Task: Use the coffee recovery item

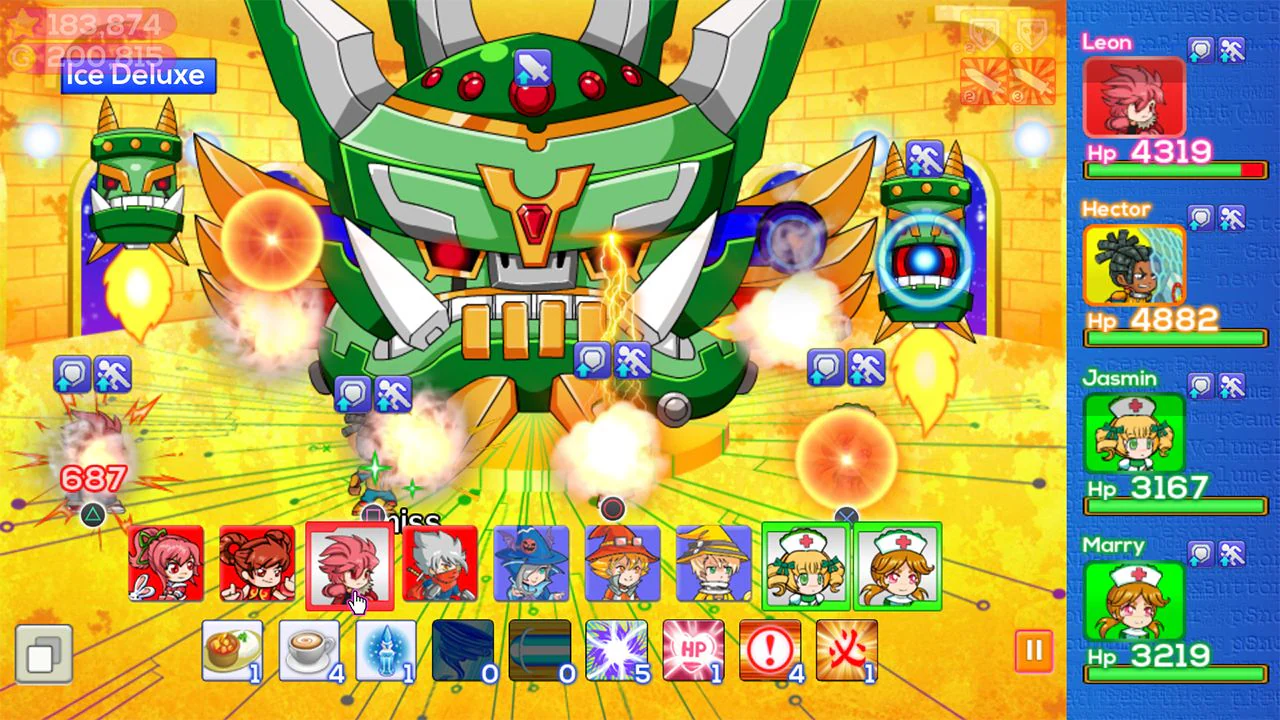Action: pos(310,649)
